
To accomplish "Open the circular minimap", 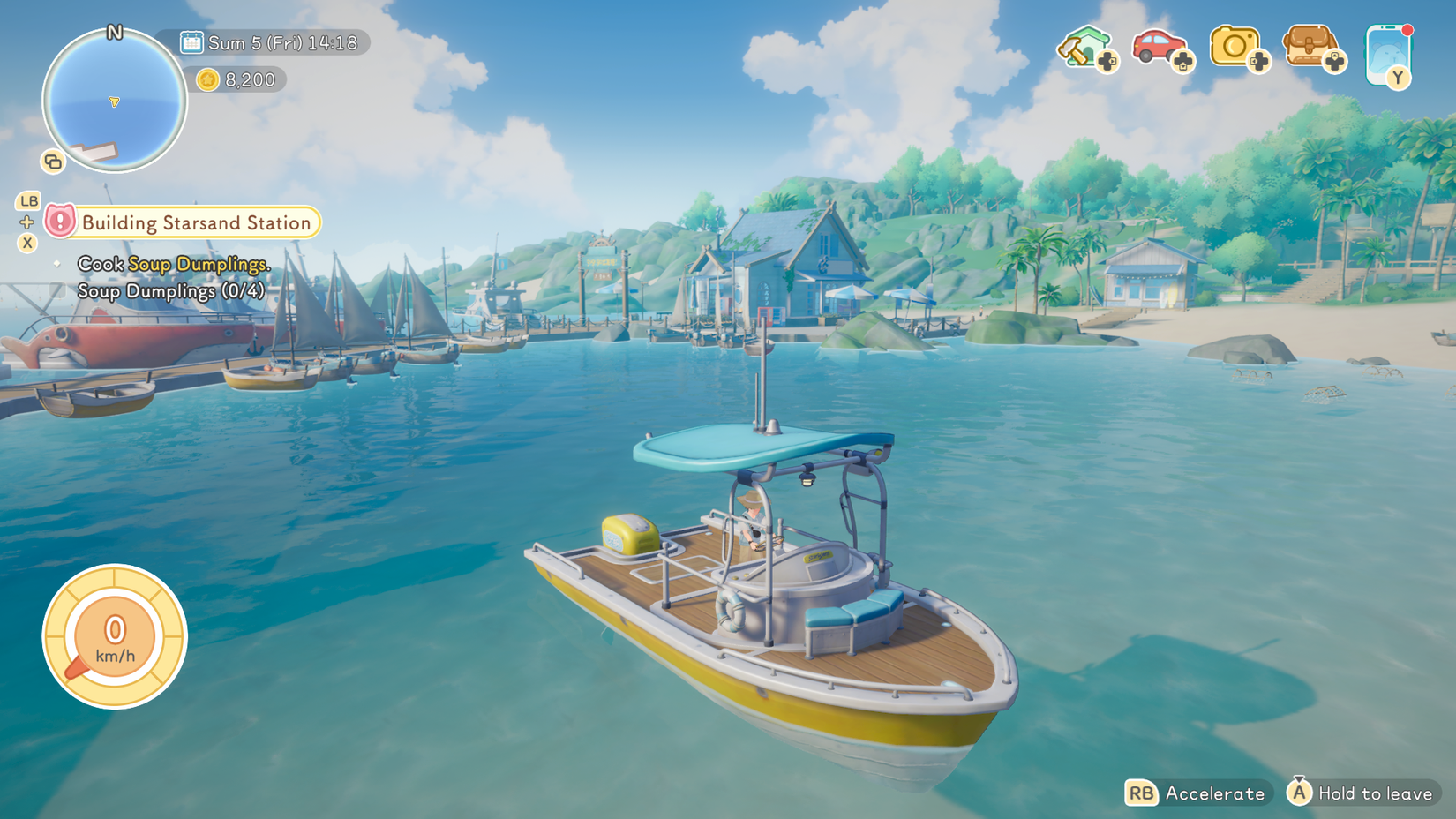I will pos(115,101).
